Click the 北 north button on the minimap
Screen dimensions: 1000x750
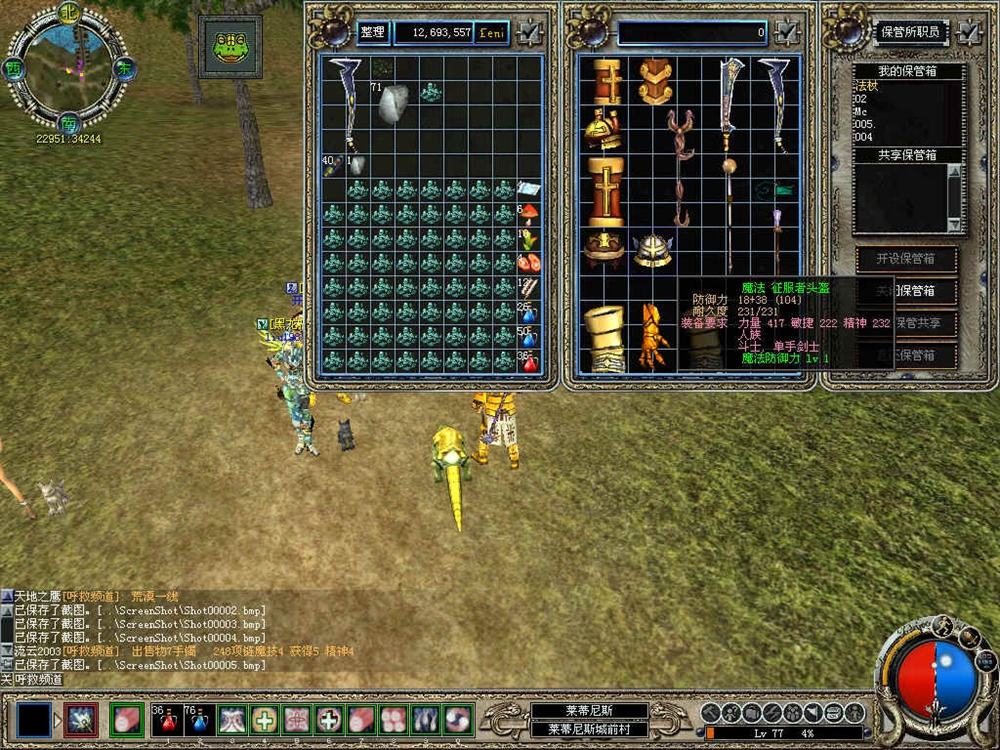click(x=69, y=13)
